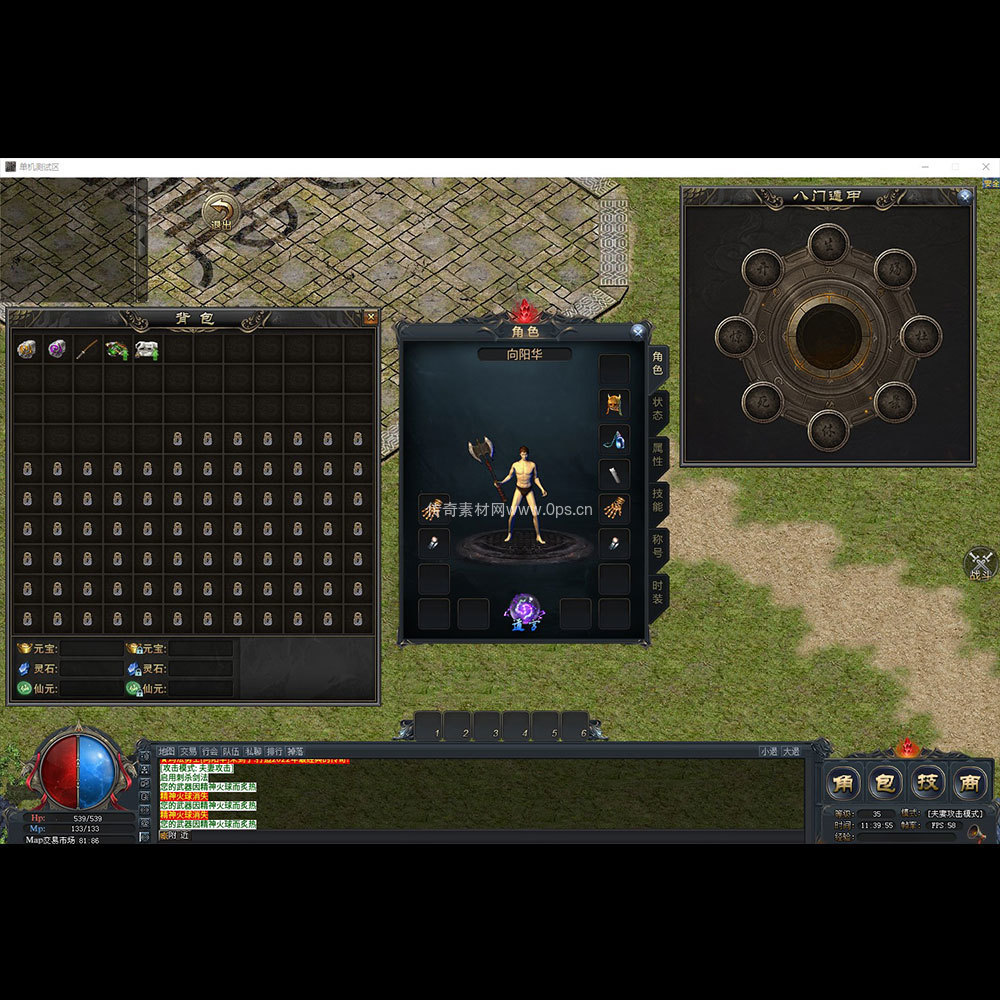The height and width of the screenshot is (1000, 1000).
Task: Open the 商 shop button
Action: click(x=968, y=782)
